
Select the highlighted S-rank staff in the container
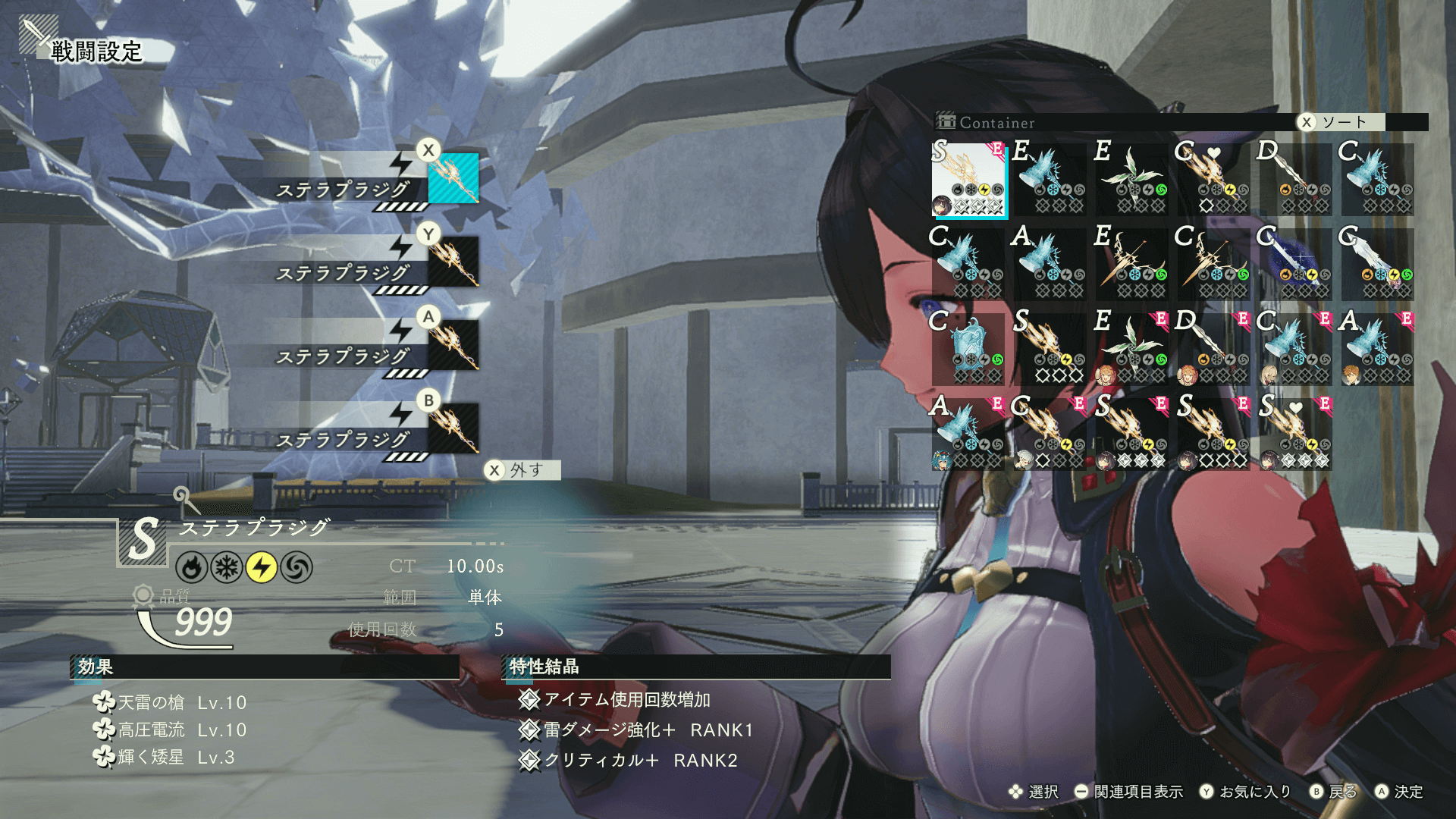969,179
